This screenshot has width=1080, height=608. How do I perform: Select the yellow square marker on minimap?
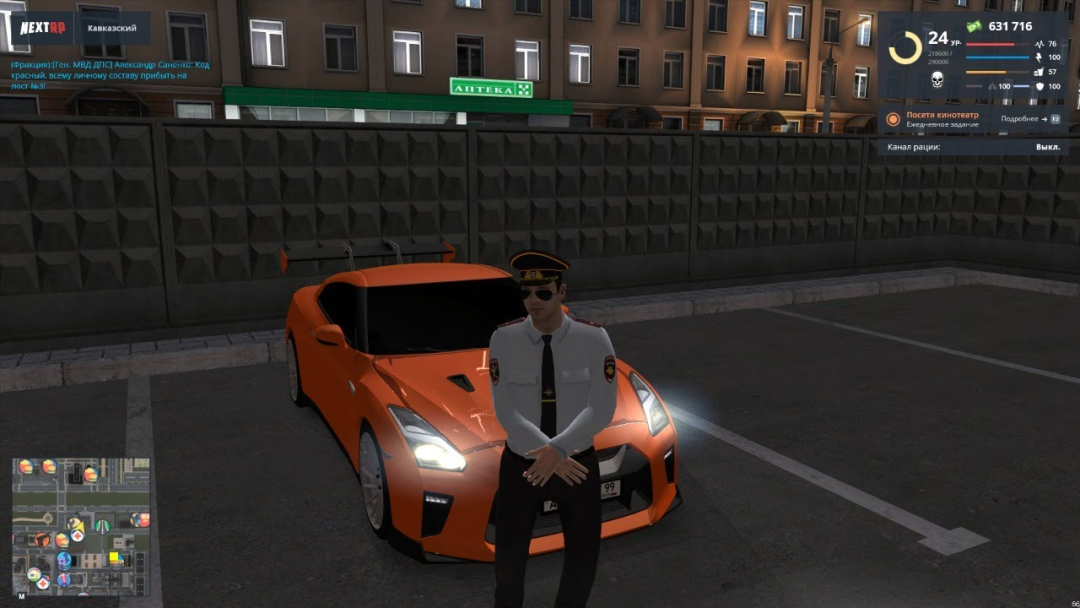click(x=114, y=557)
